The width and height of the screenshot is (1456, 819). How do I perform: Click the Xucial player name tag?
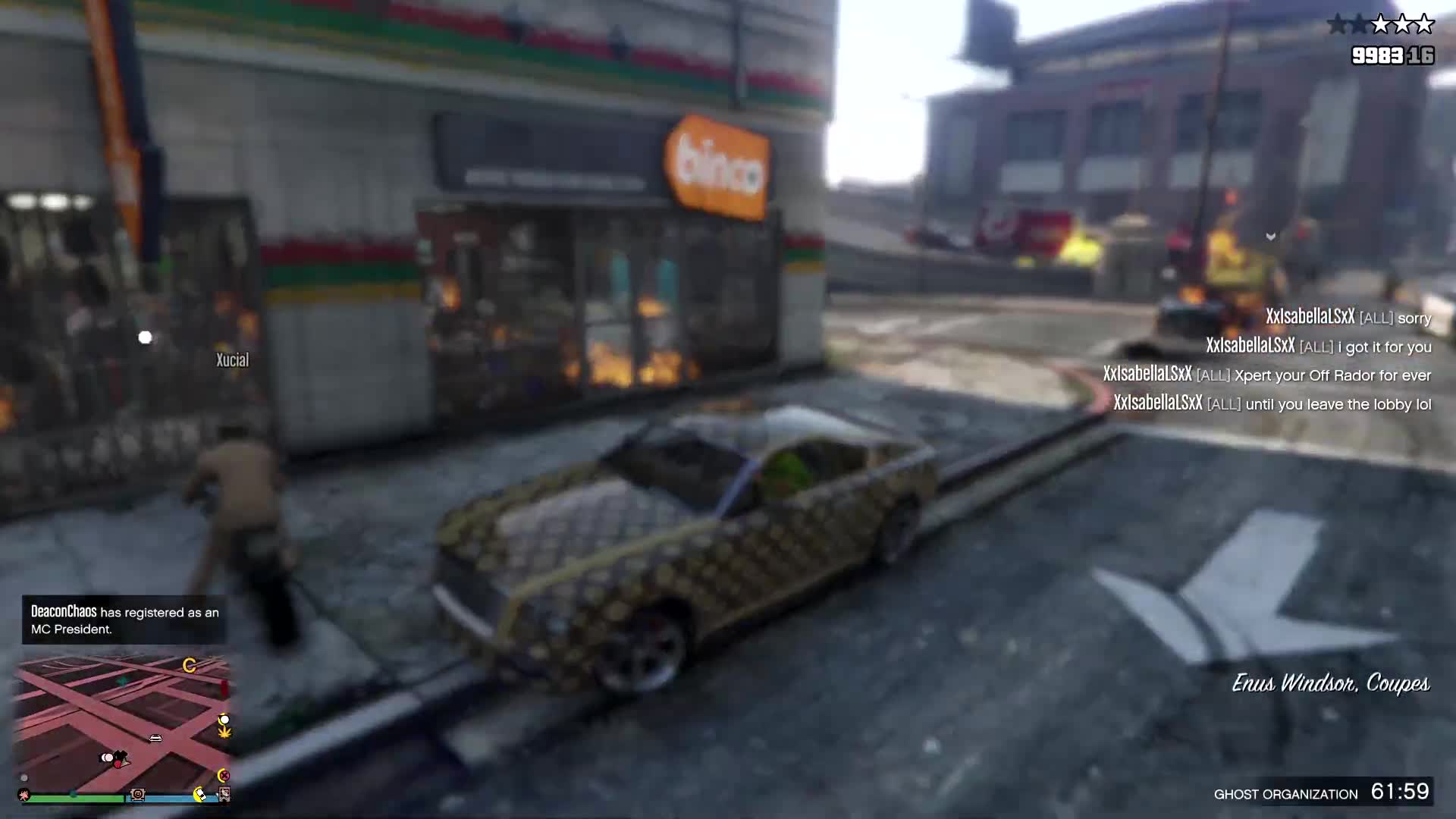click(231, 359)
